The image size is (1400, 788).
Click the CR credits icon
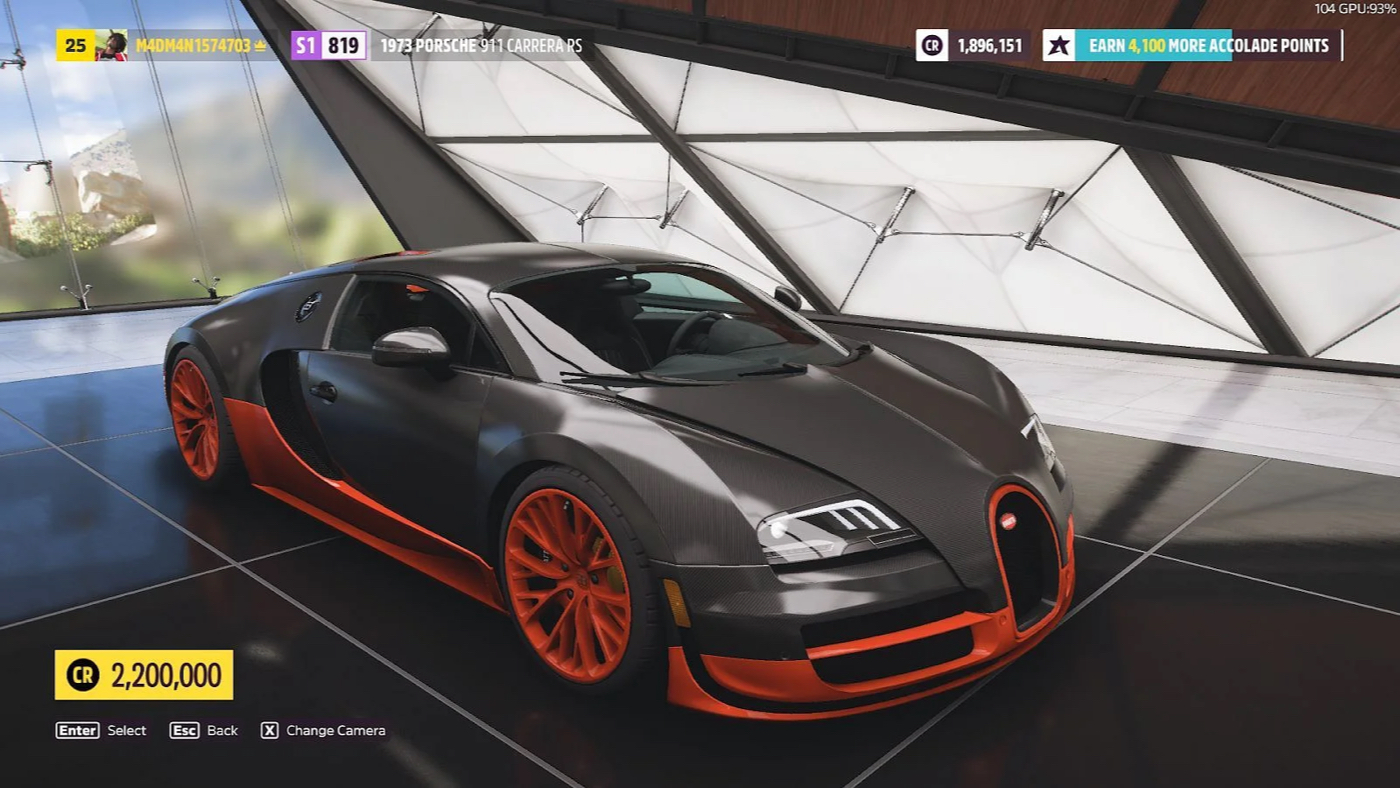(930, 45)
